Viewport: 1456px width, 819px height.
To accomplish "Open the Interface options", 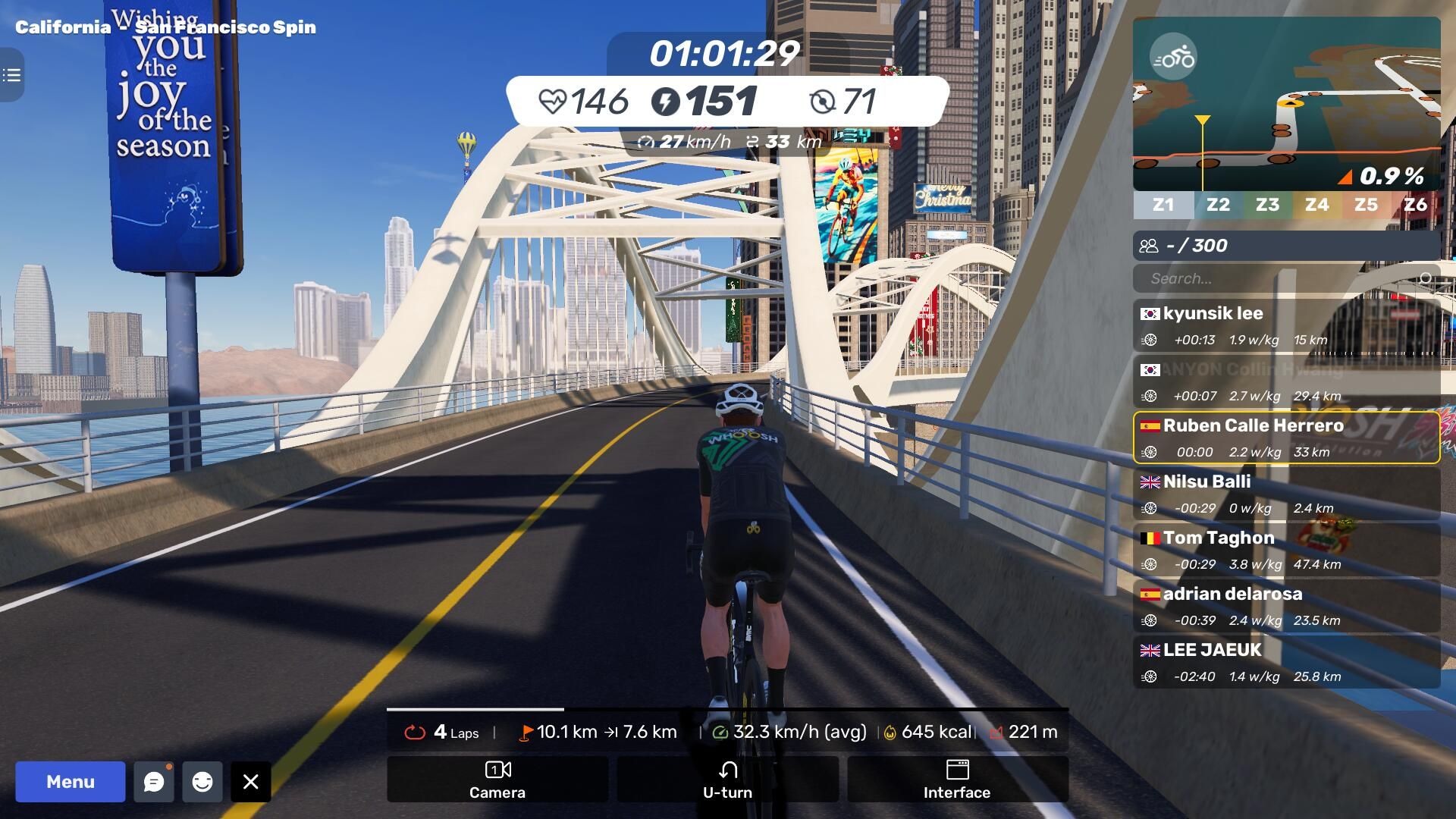I will [957, 780].
